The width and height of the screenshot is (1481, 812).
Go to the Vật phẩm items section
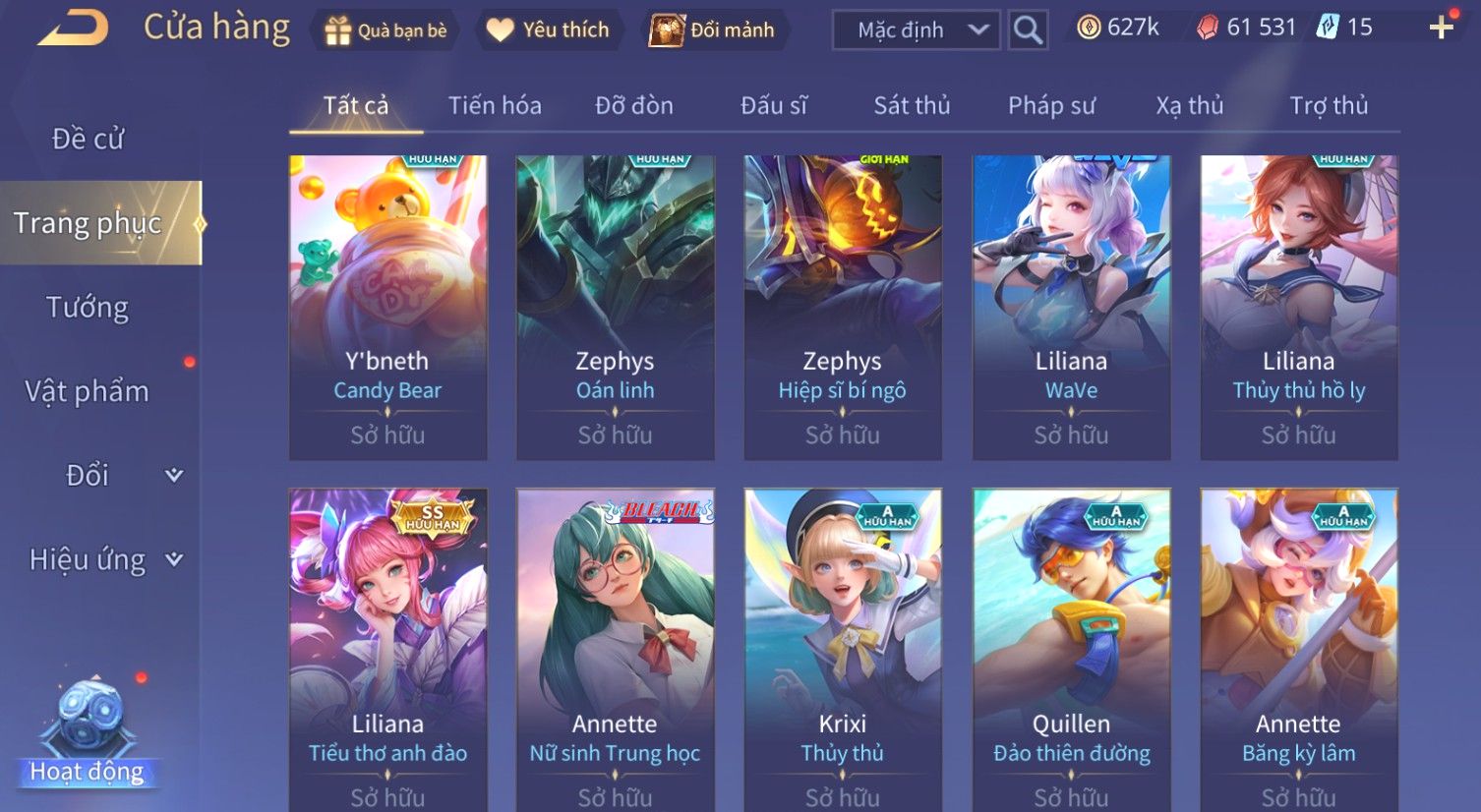tap(88, 391)
